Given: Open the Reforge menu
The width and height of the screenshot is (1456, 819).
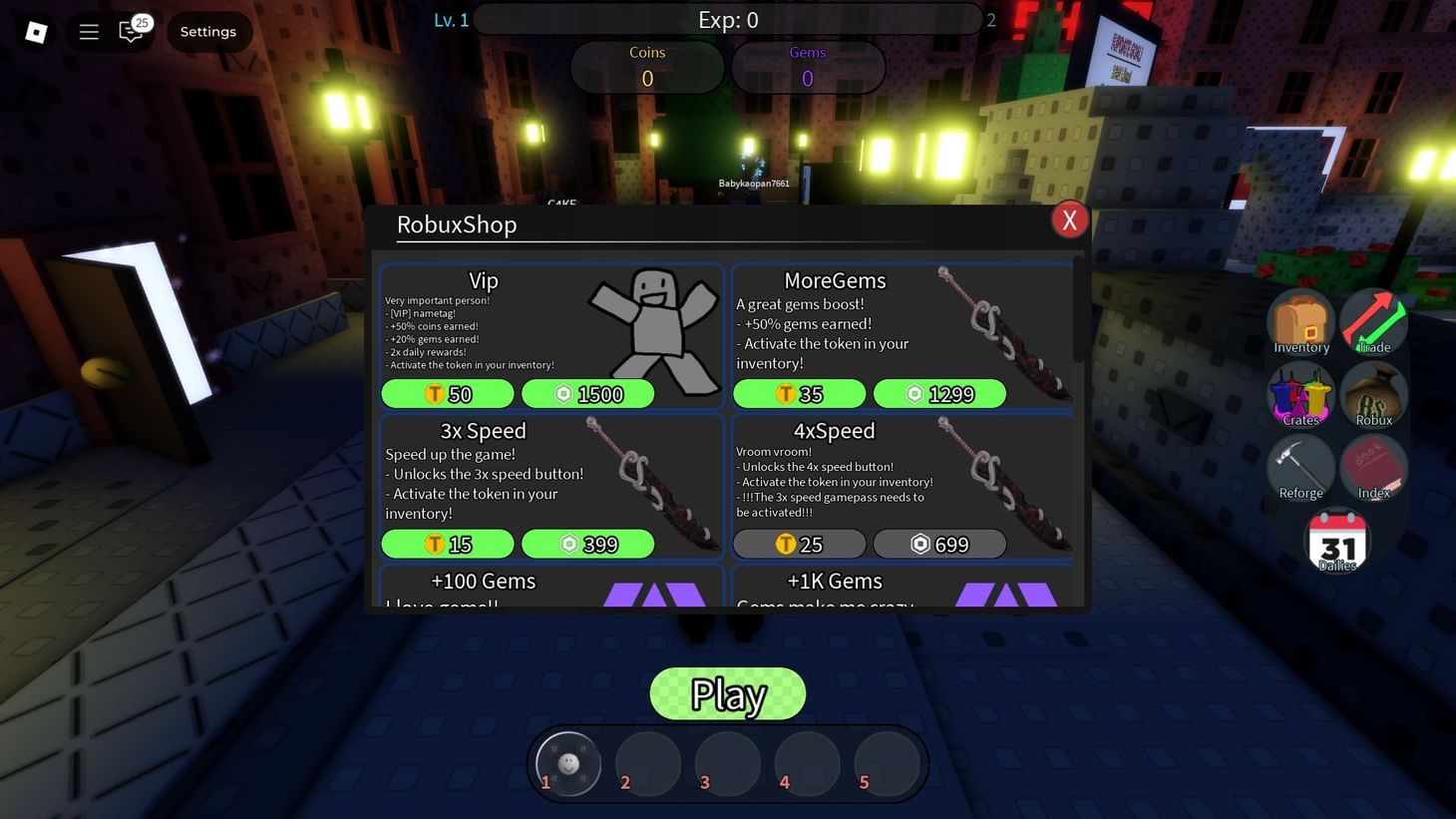Looking at the screenshot, I should tap(1300, 465).
